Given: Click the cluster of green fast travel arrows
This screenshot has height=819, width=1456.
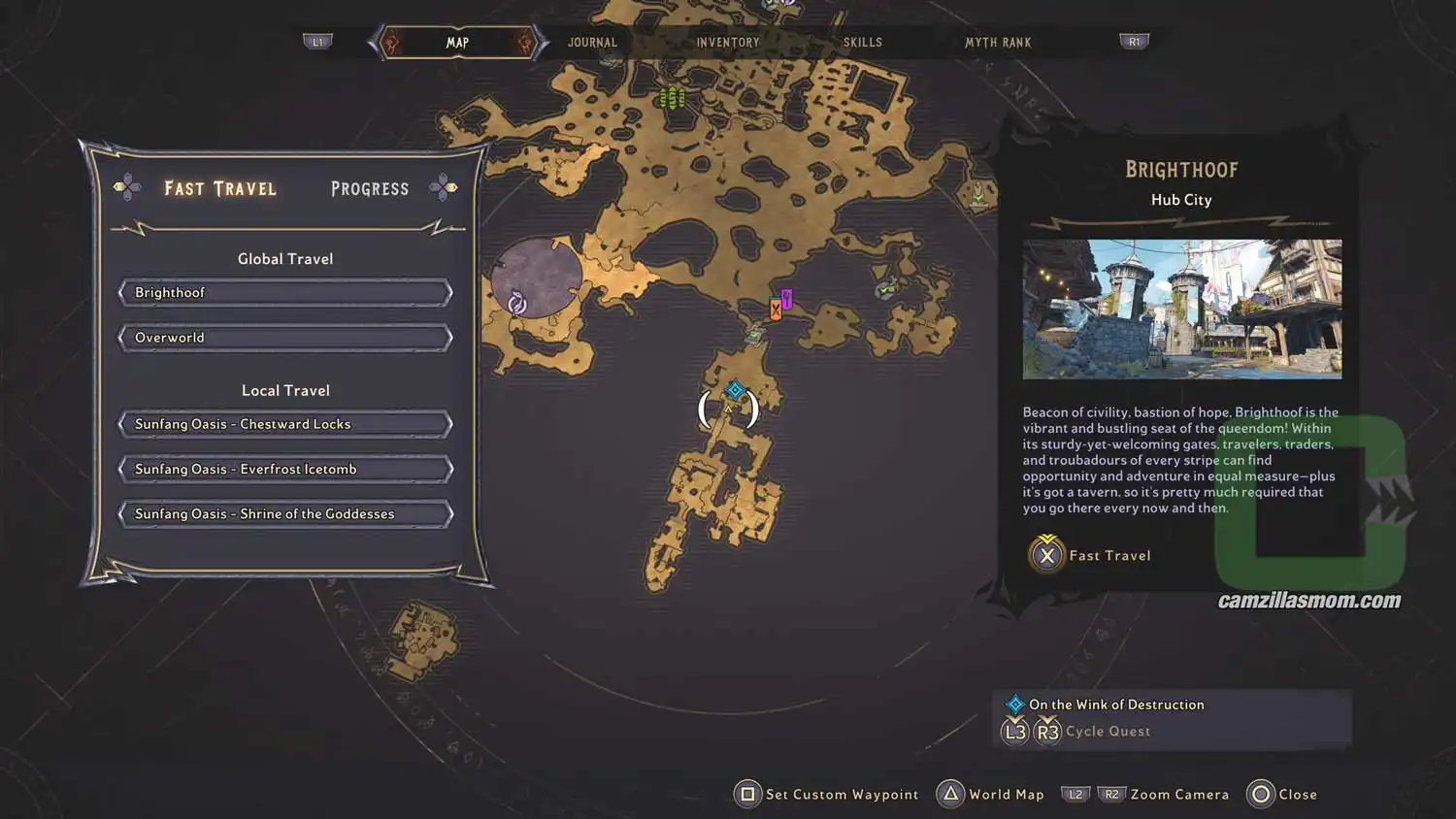Looking at the screenshot, I should coord(673,98).
